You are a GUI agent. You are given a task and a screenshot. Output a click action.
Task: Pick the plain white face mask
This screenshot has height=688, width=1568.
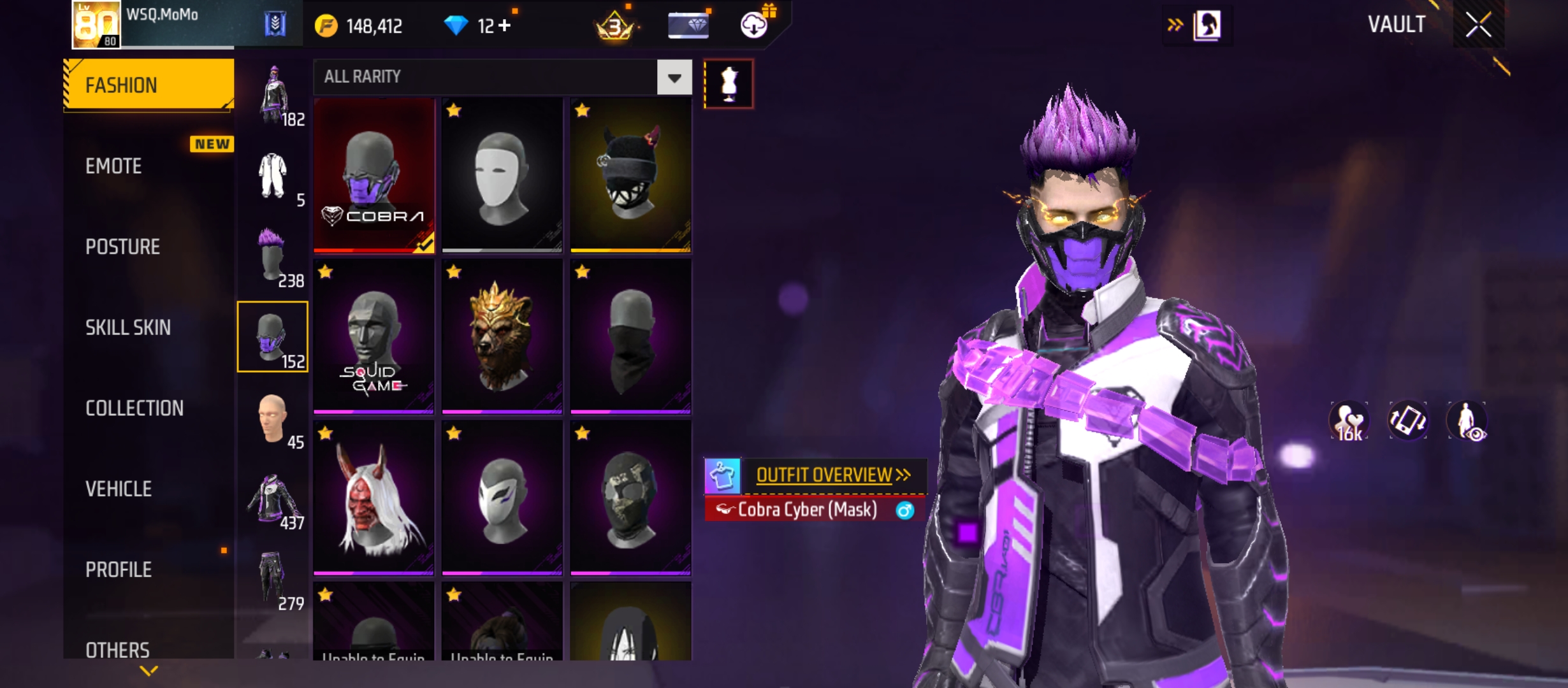502,175
